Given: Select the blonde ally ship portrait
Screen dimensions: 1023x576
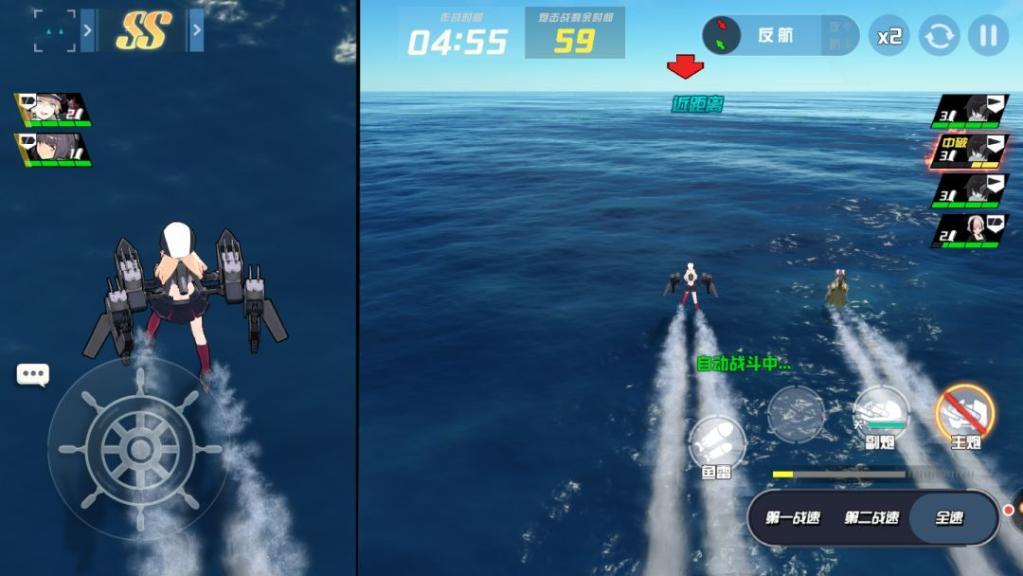Looking at the screenshot, I should coord(55,109).
